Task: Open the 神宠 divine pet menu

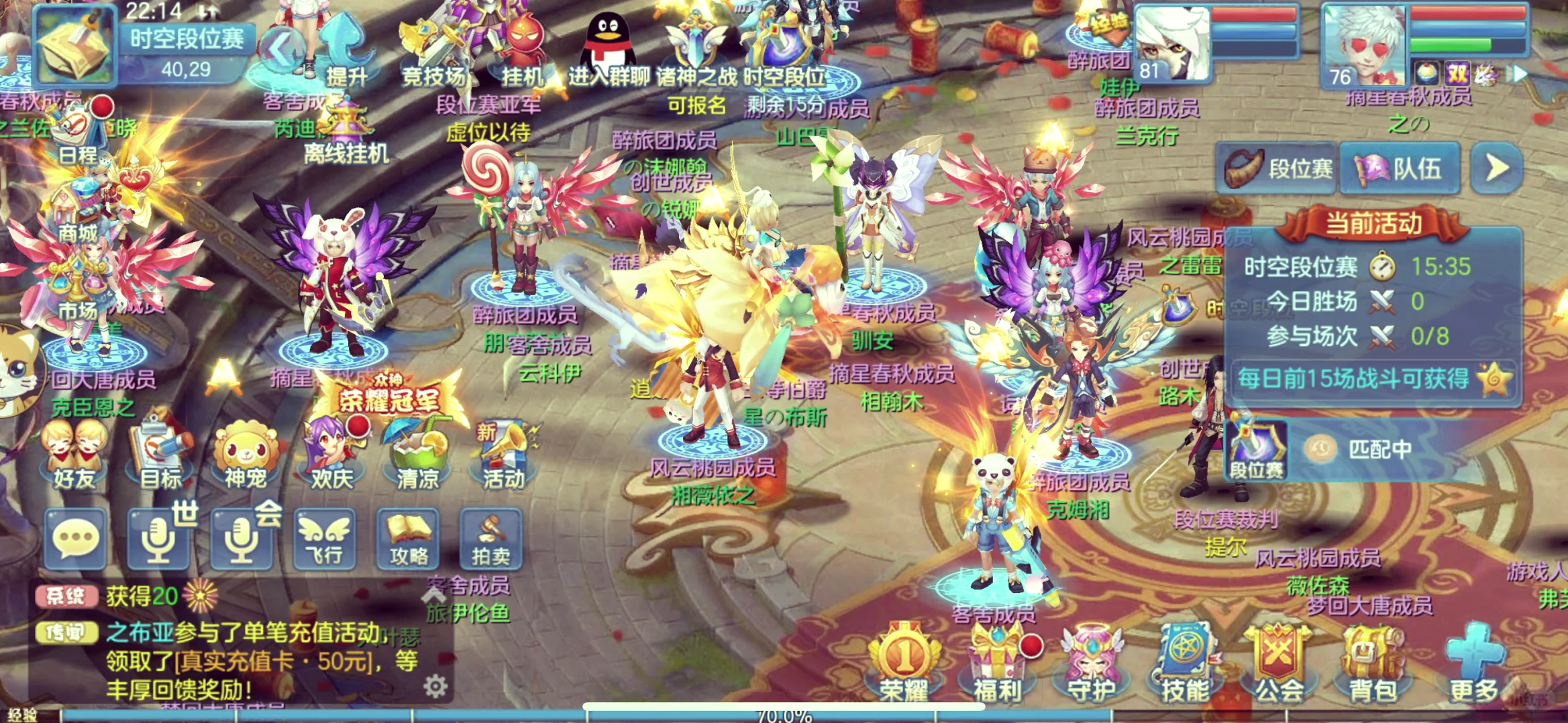Action: 246,455
